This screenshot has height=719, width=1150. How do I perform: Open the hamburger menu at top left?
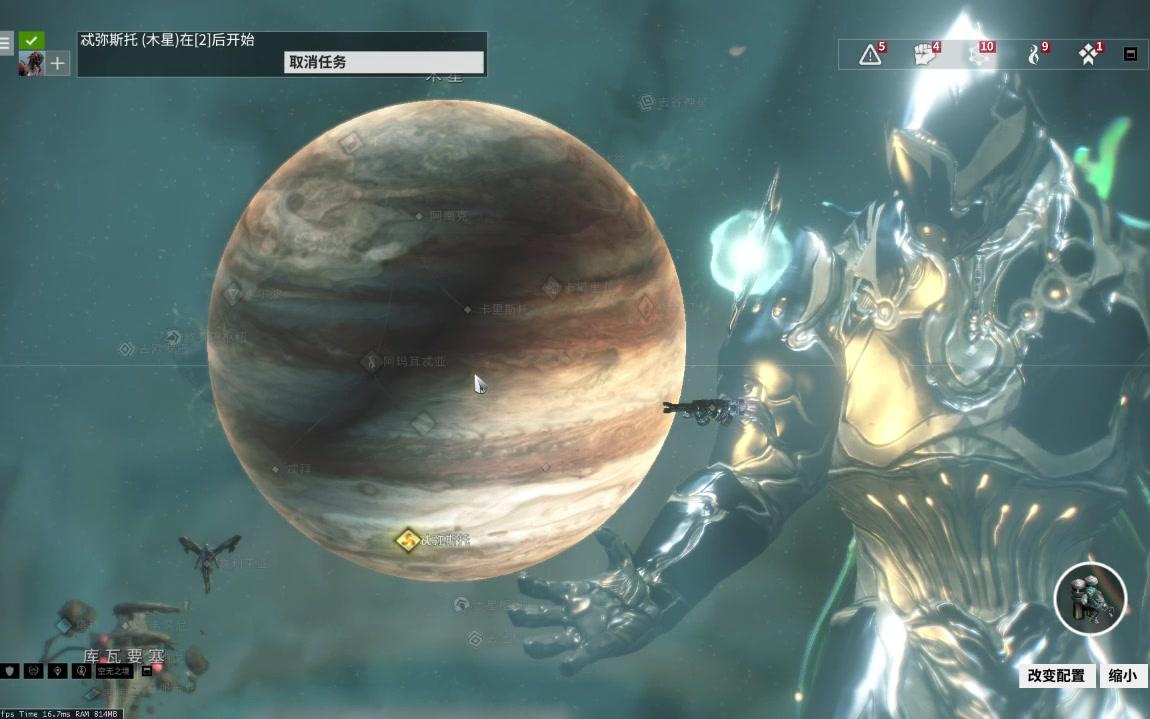pos(6,43)
